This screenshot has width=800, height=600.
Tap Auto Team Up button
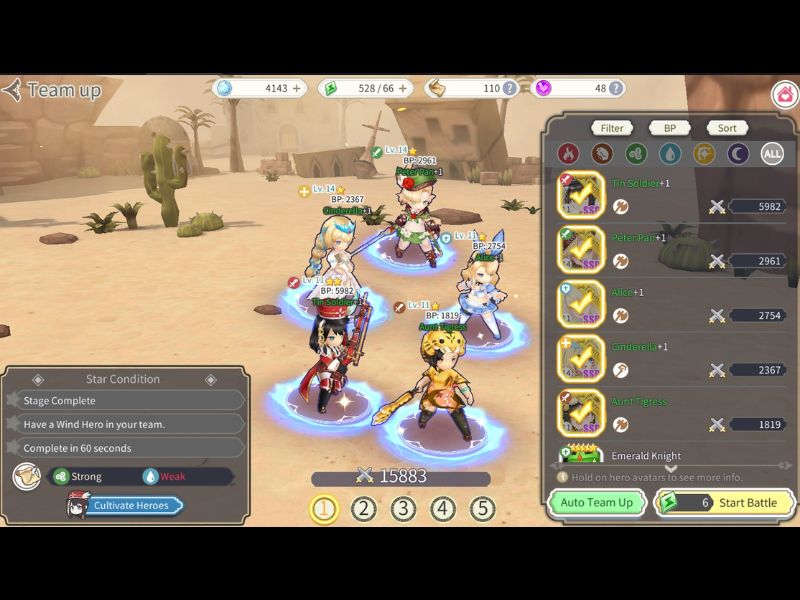click(596, 503)
